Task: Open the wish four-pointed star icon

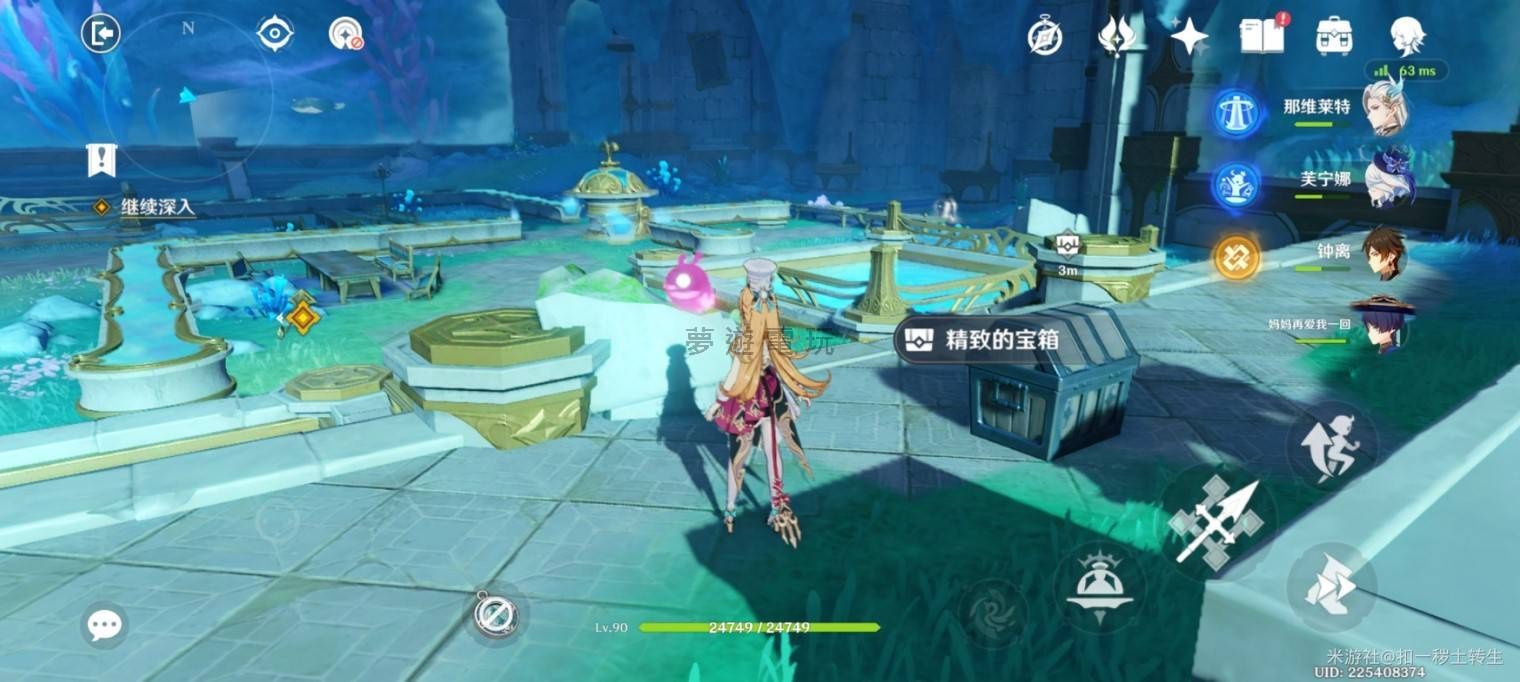Action: coord(1189,37)
